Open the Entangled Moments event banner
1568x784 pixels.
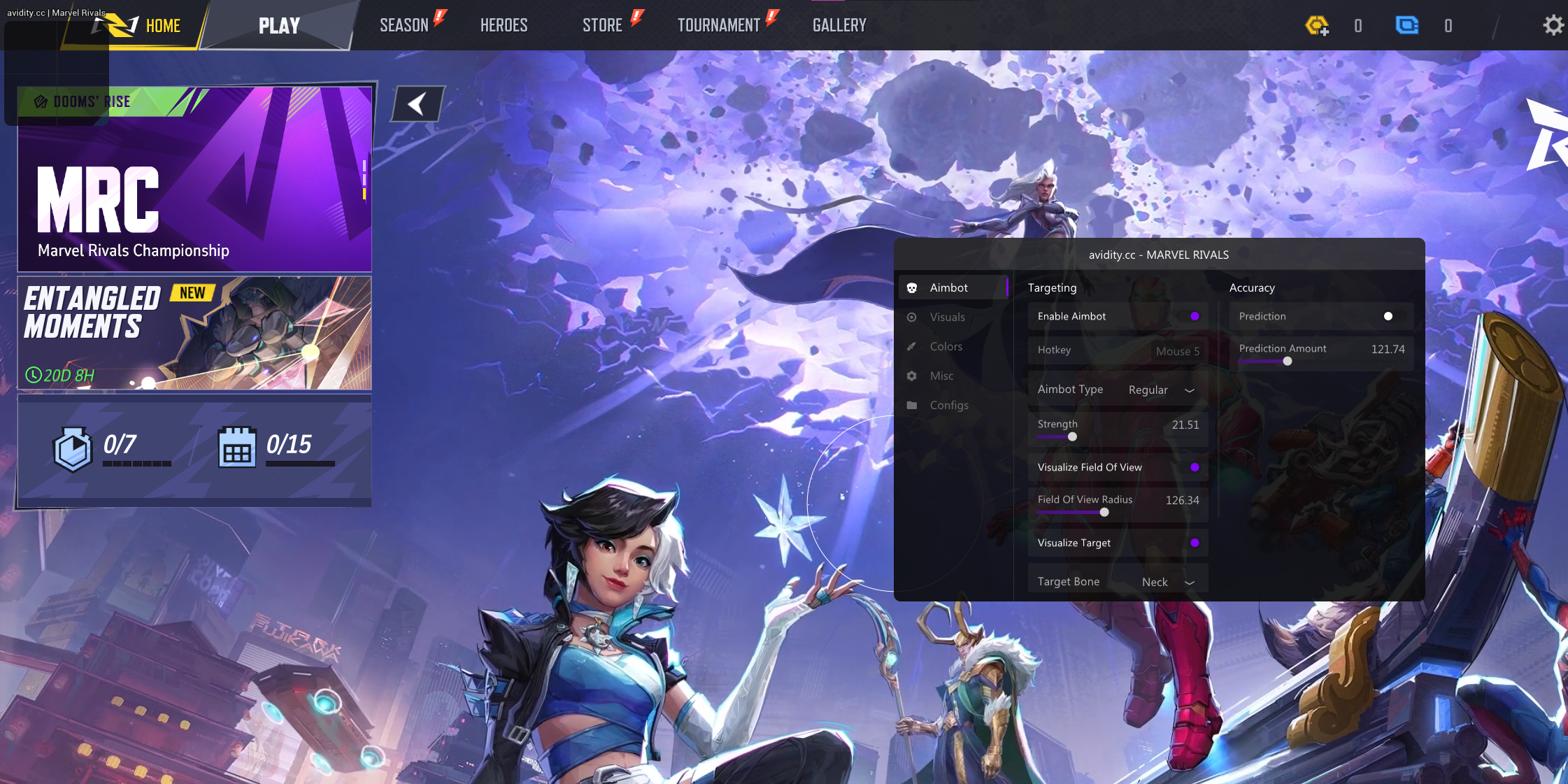(x=194, y=333)
